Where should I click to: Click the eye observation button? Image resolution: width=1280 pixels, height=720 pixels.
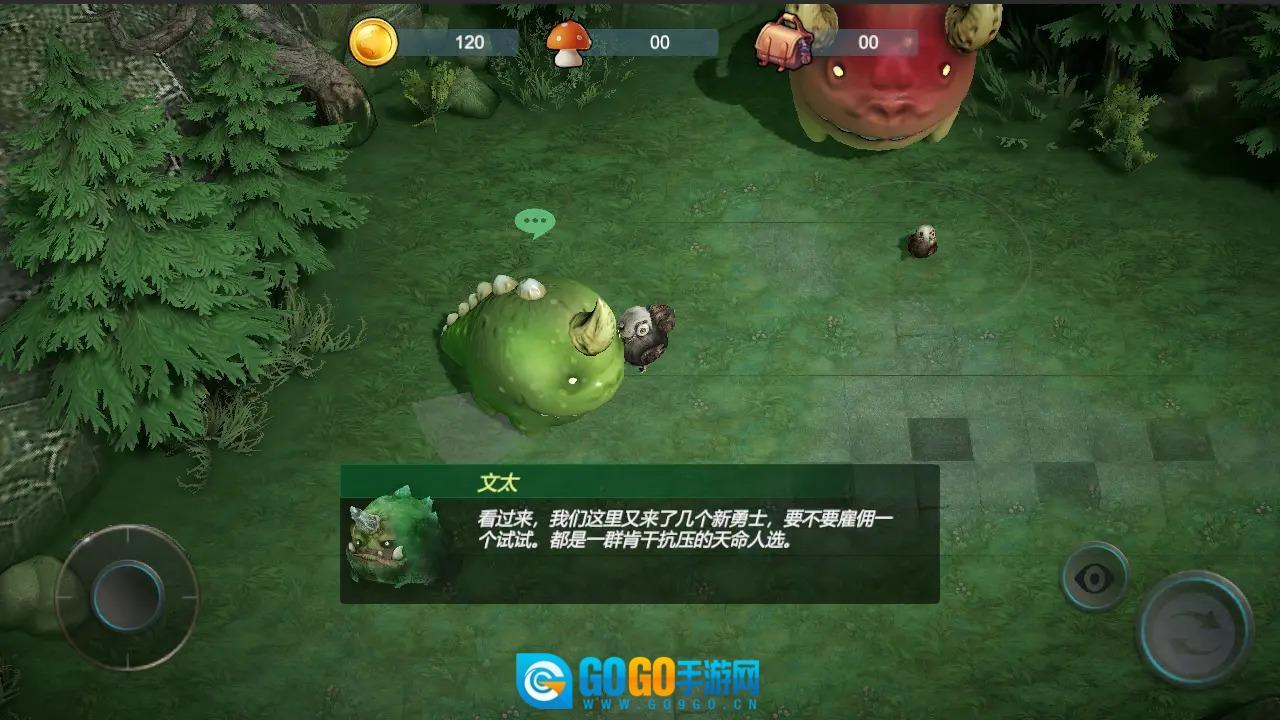point(1094,578)
